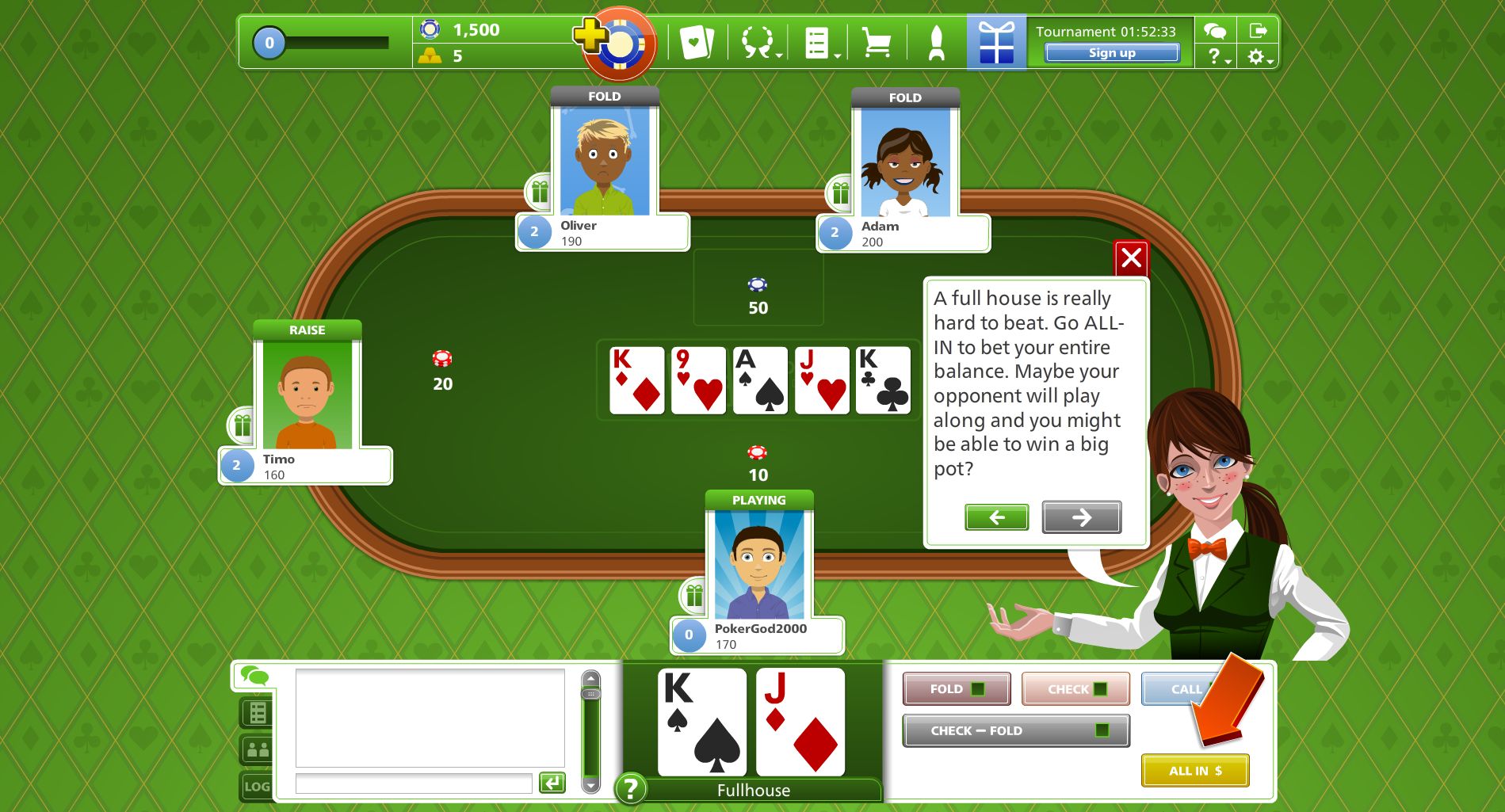Open the blue gift box reward
Image resolution: width=1505 pixels, height=812 pixels.
995,42
